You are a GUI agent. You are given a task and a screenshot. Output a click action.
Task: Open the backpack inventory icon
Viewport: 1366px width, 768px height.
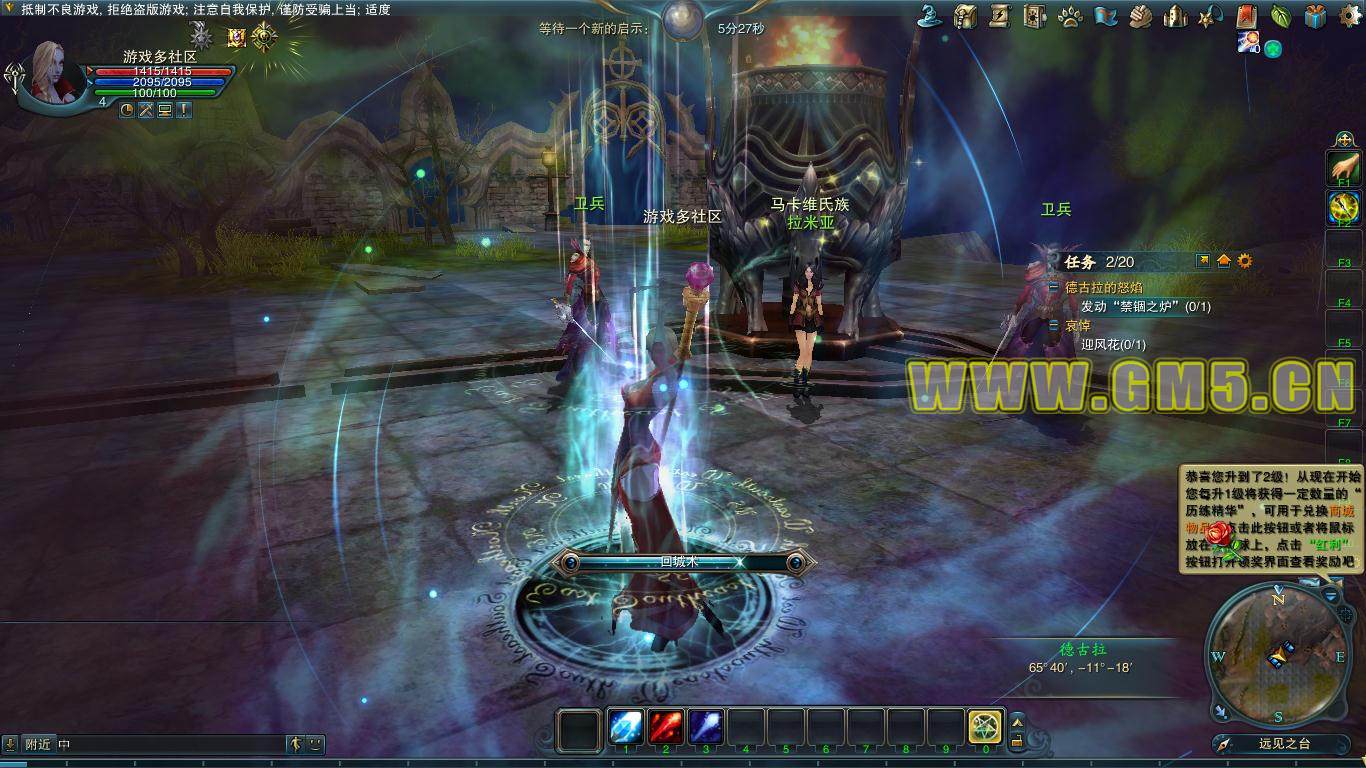(x=965, y=16)
